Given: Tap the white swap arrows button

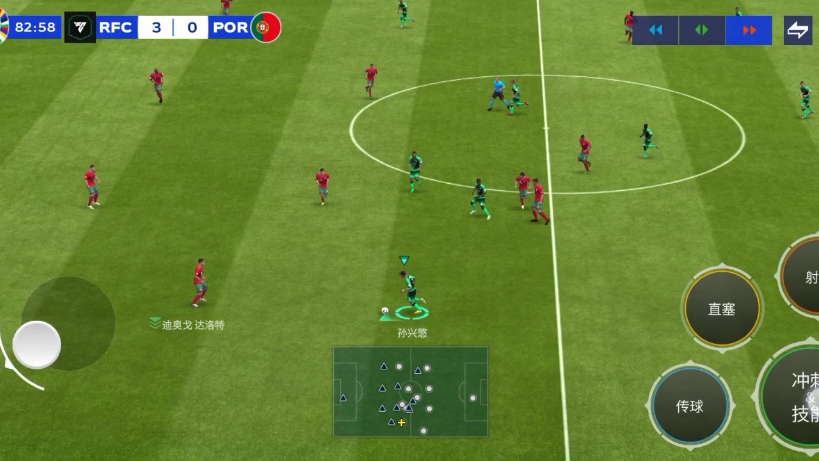Looking at the screenshot, I should pos(797,30).
